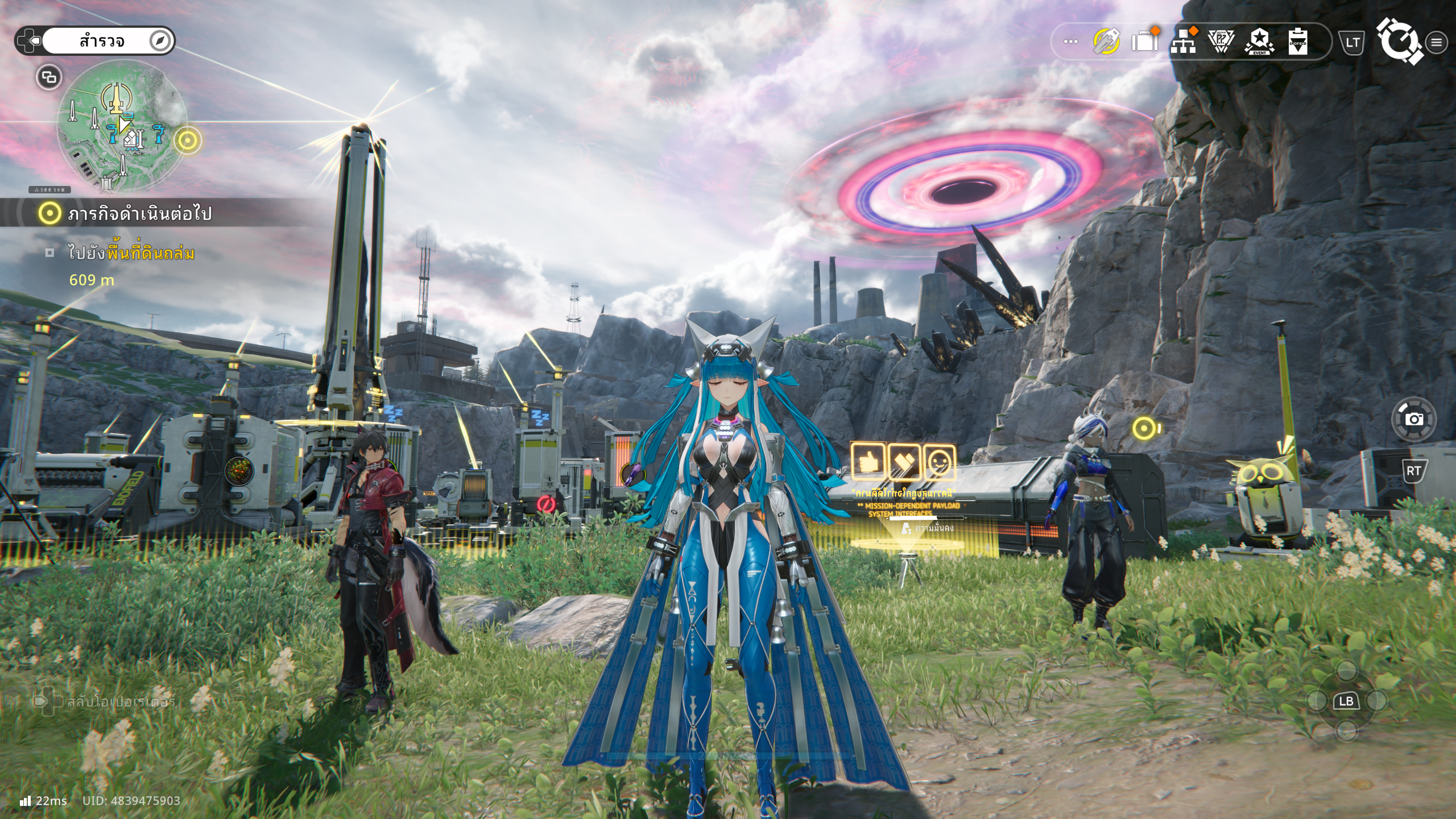1456x819 pixels.
Task: Open the Protocol Pass triangle icon
Action: pos(1221,42)
